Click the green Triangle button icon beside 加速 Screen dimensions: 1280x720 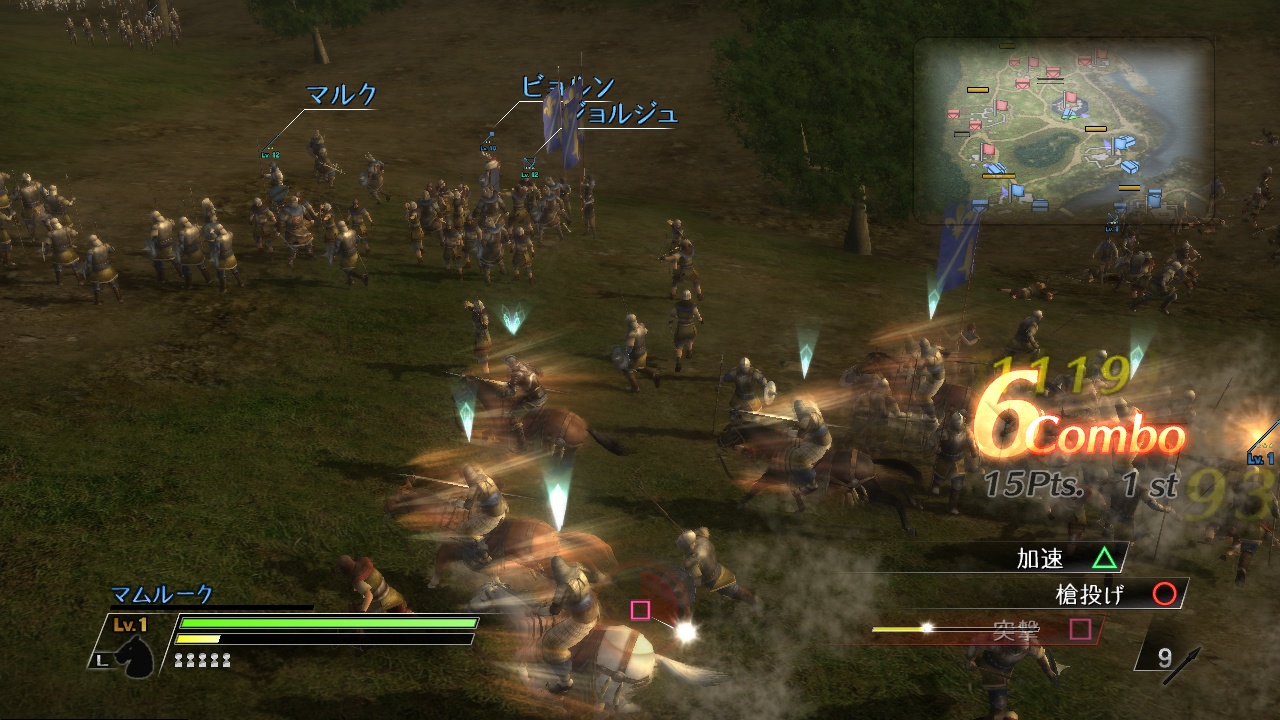tap(1105, 558)
